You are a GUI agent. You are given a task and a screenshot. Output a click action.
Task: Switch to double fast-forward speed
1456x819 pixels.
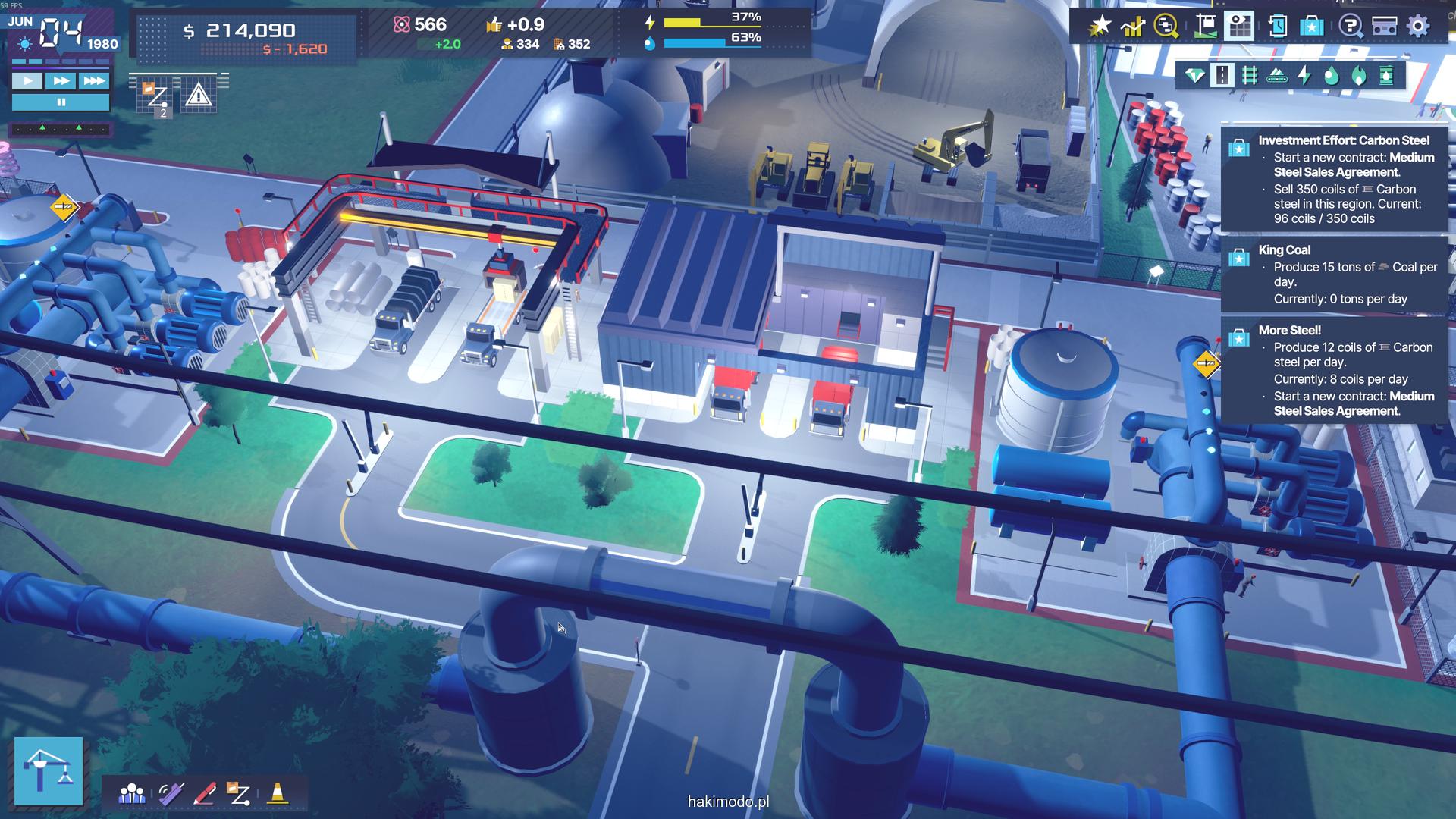point(61,81)
